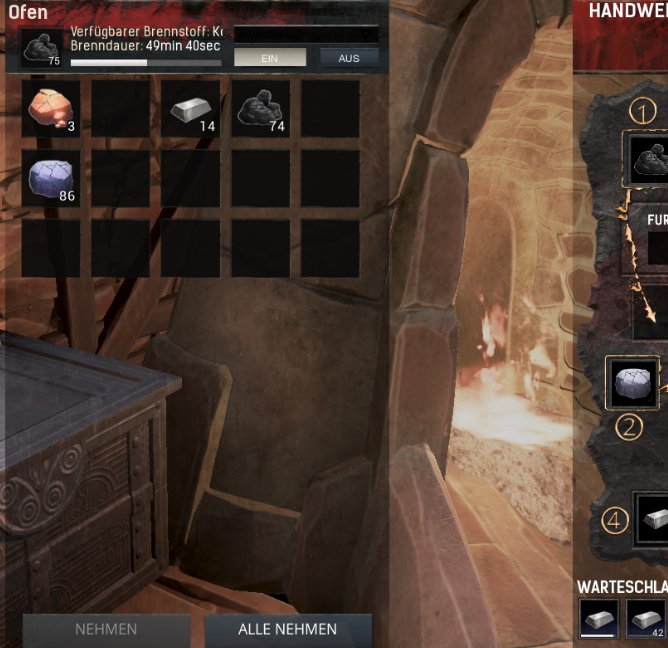Click the NEHMEN button
This screenshot has height=648, width=668.
tap(106, 629)
